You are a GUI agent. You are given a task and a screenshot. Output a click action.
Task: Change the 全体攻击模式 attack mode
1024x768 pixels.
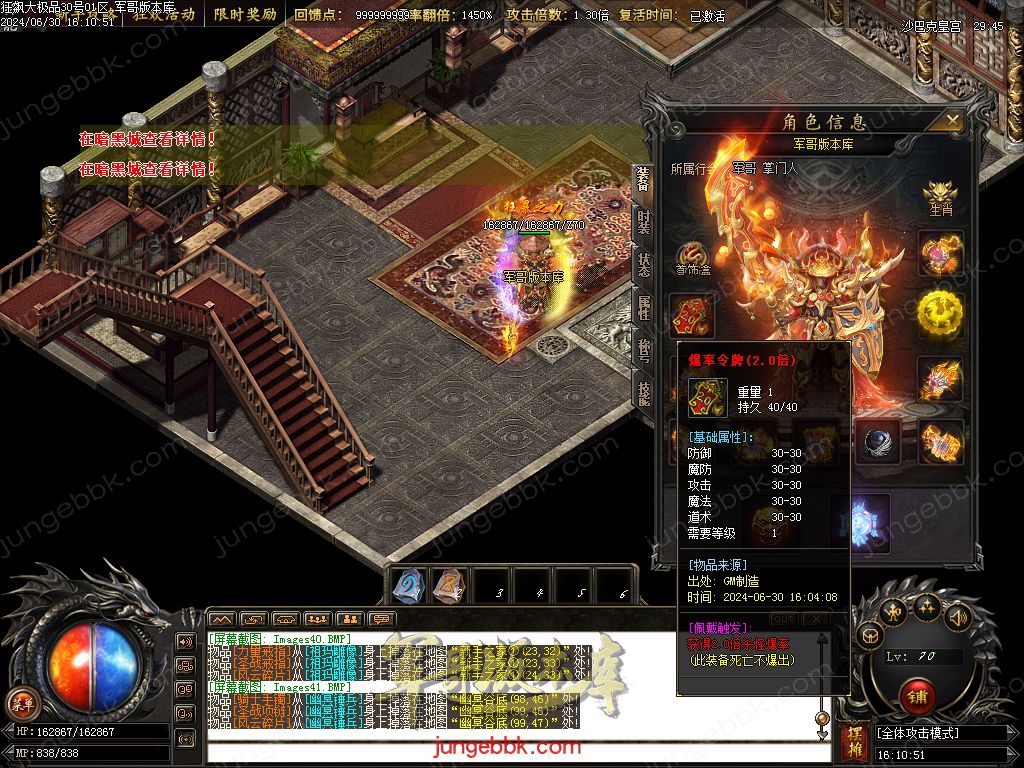(x=940, y=733)
